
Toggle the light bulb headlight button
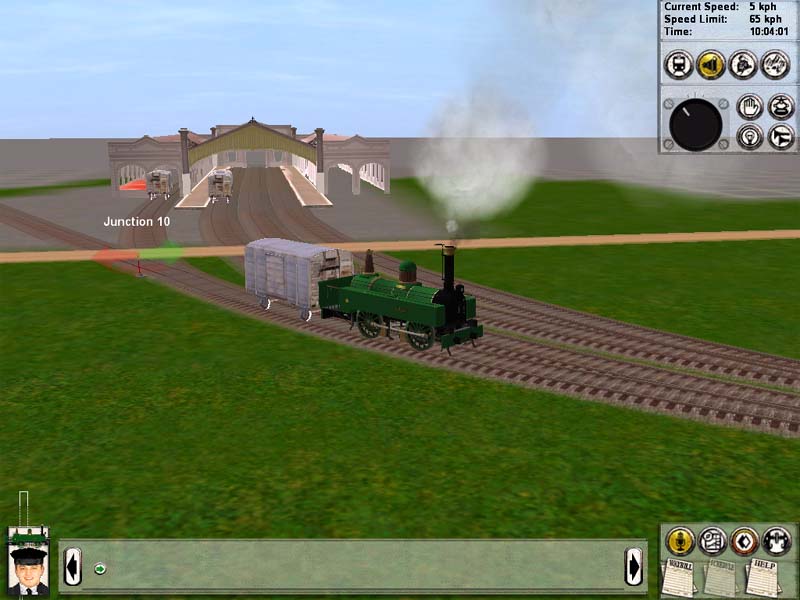click(x=749, y=137)
